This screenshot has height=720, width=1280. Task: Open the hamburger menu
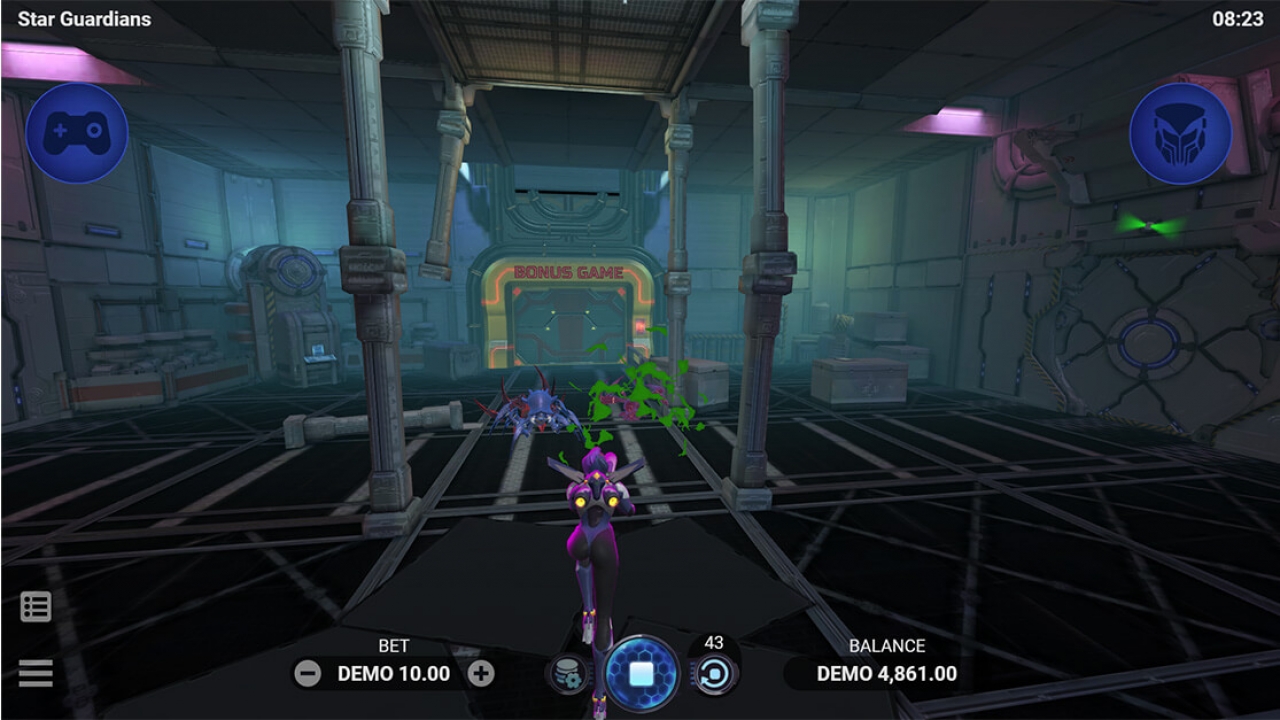pyautogui.click(x=35, y=672)
